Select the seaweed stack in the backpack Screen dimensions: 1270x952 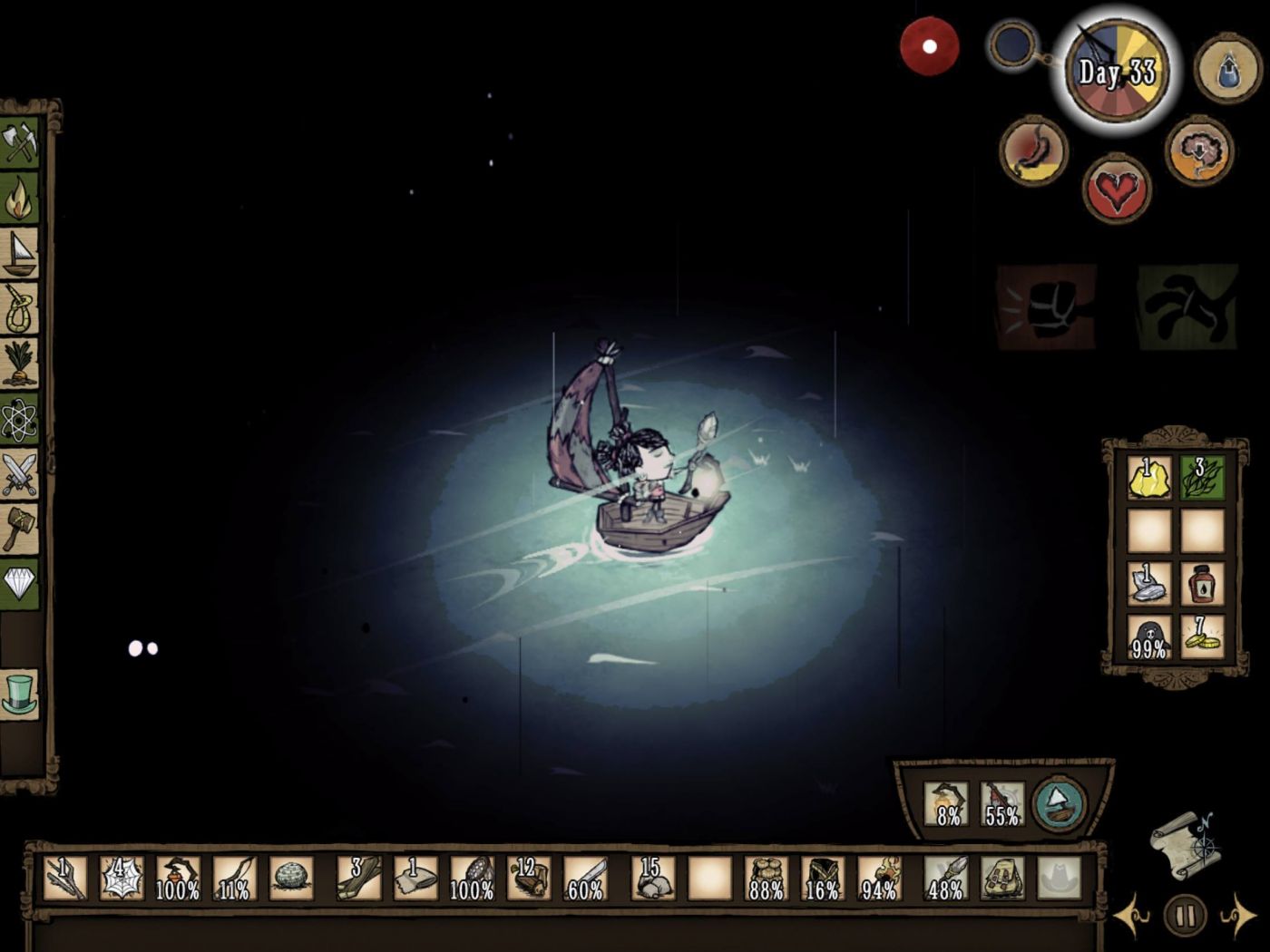[1203, 477]
